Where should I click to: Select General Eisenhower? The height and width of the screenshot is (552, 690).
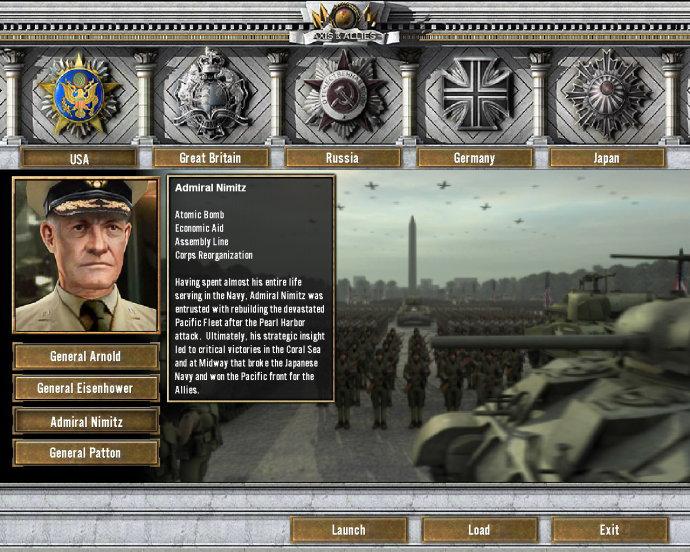click(86, 388)
